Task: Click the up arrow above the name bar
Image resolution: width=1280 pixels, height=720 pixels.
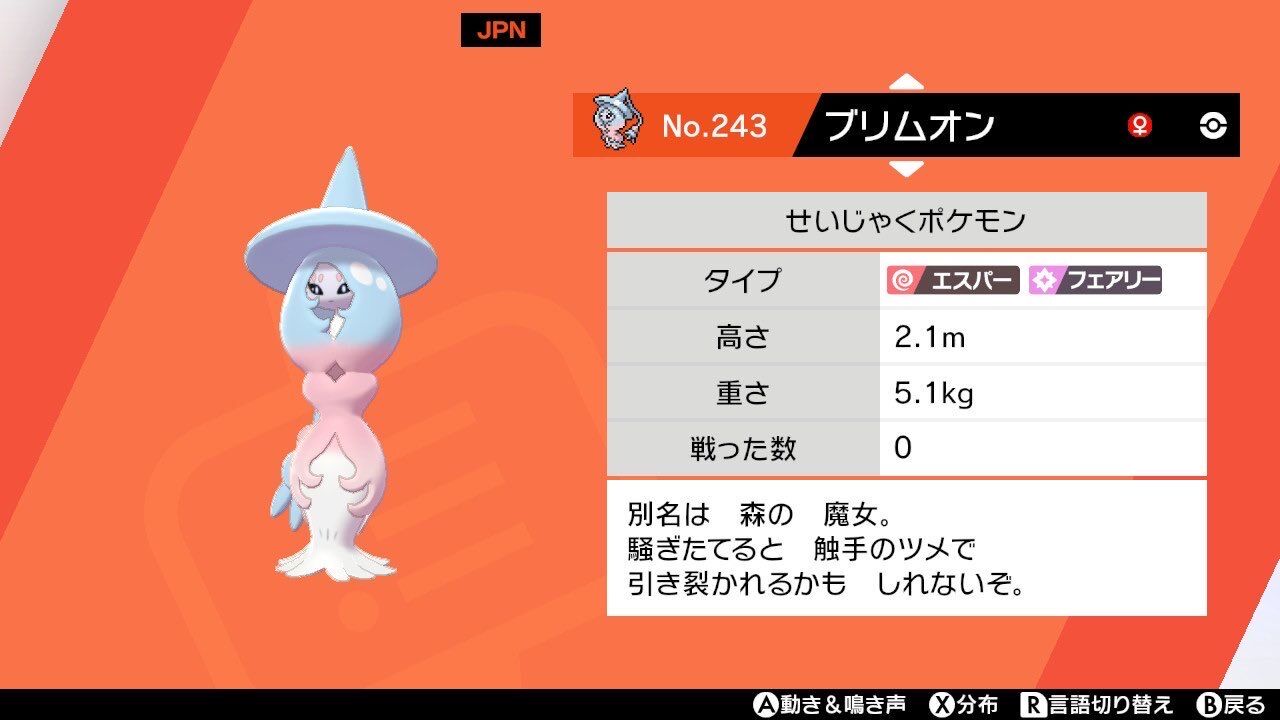Action: click(x=908, y=82)
